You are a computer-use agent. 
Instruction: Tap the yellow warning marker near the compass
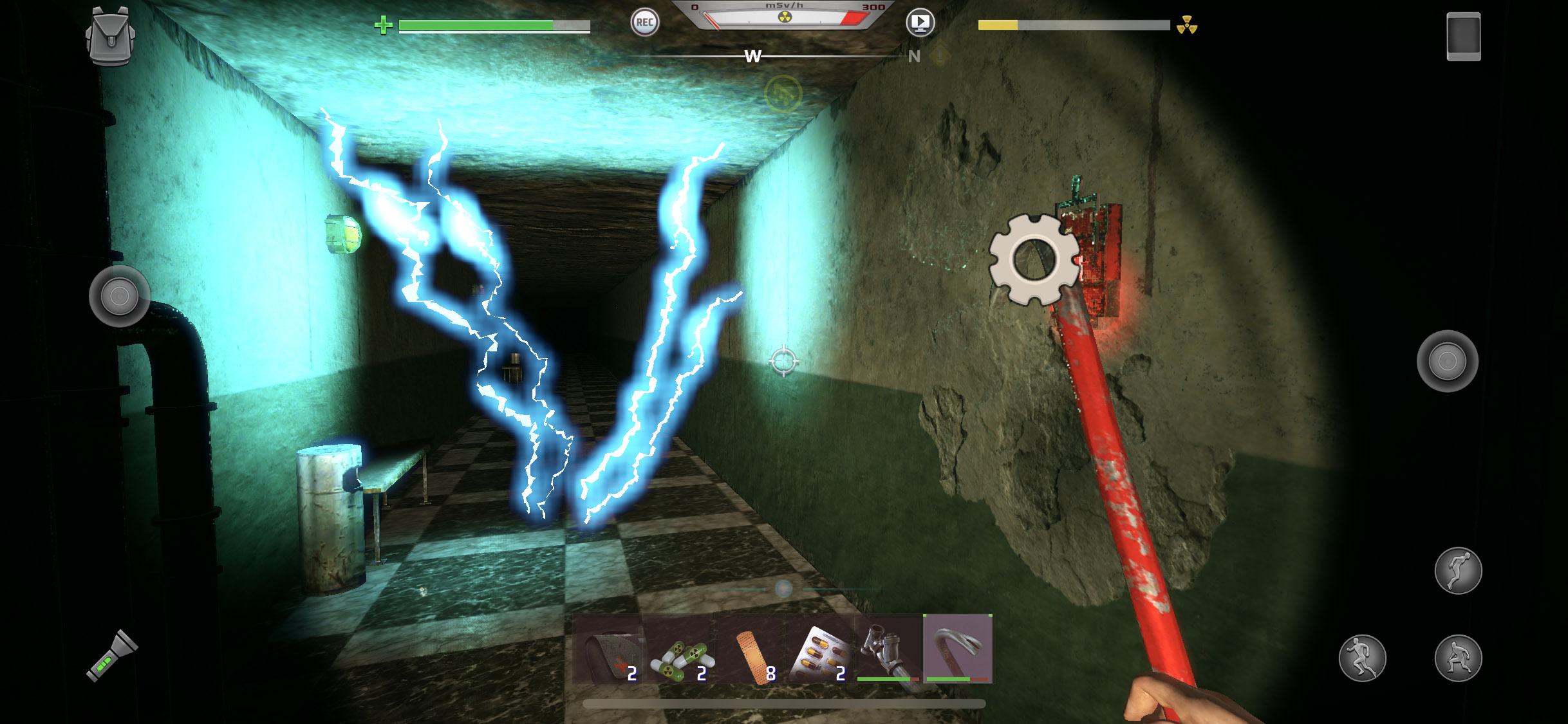click(x=938, y=55)
